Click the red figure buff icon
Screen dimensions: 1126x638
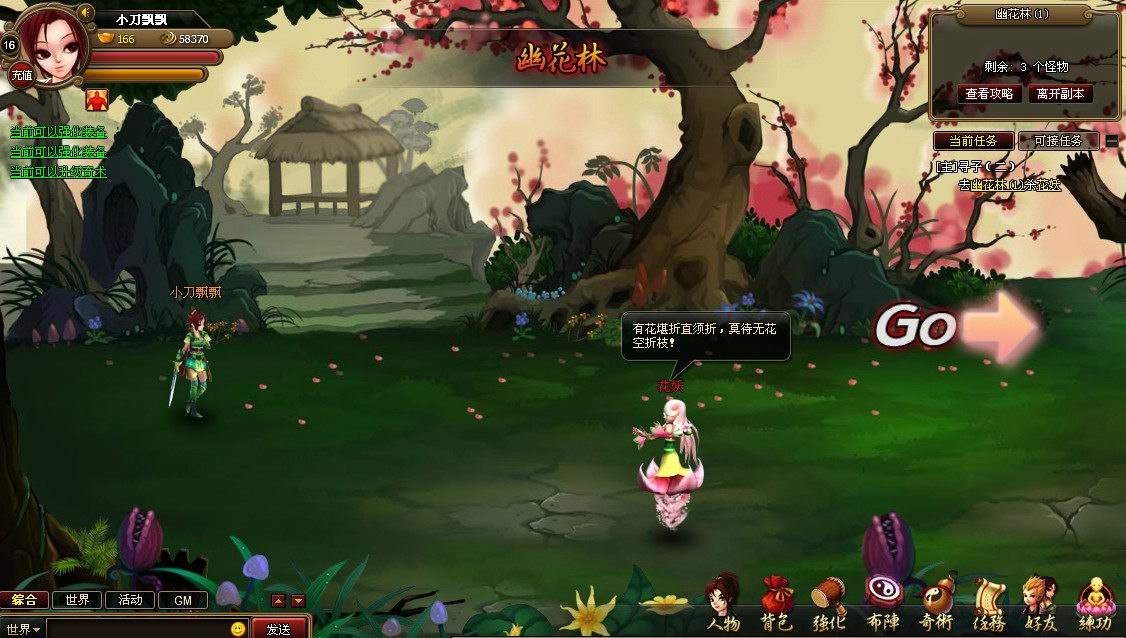point(97,98)
